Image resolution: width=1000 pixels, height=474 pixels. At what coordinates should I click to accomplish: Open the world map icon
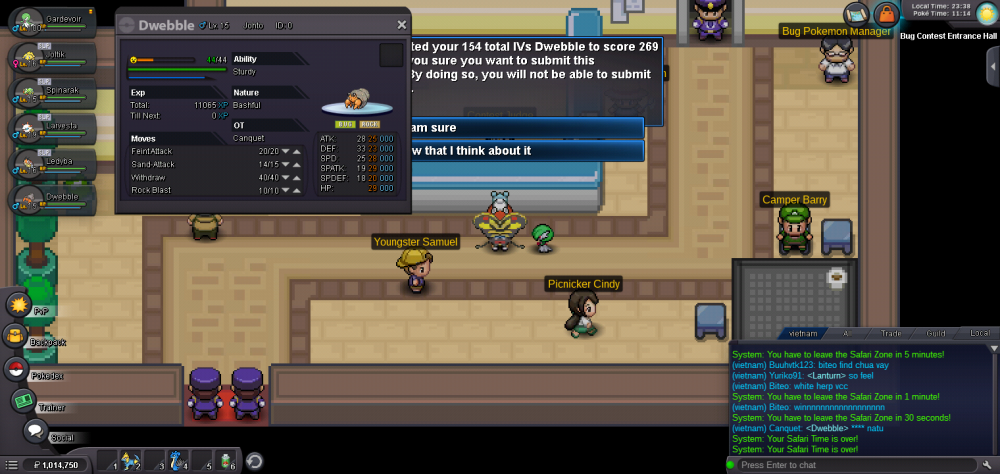tap(856, 13)
